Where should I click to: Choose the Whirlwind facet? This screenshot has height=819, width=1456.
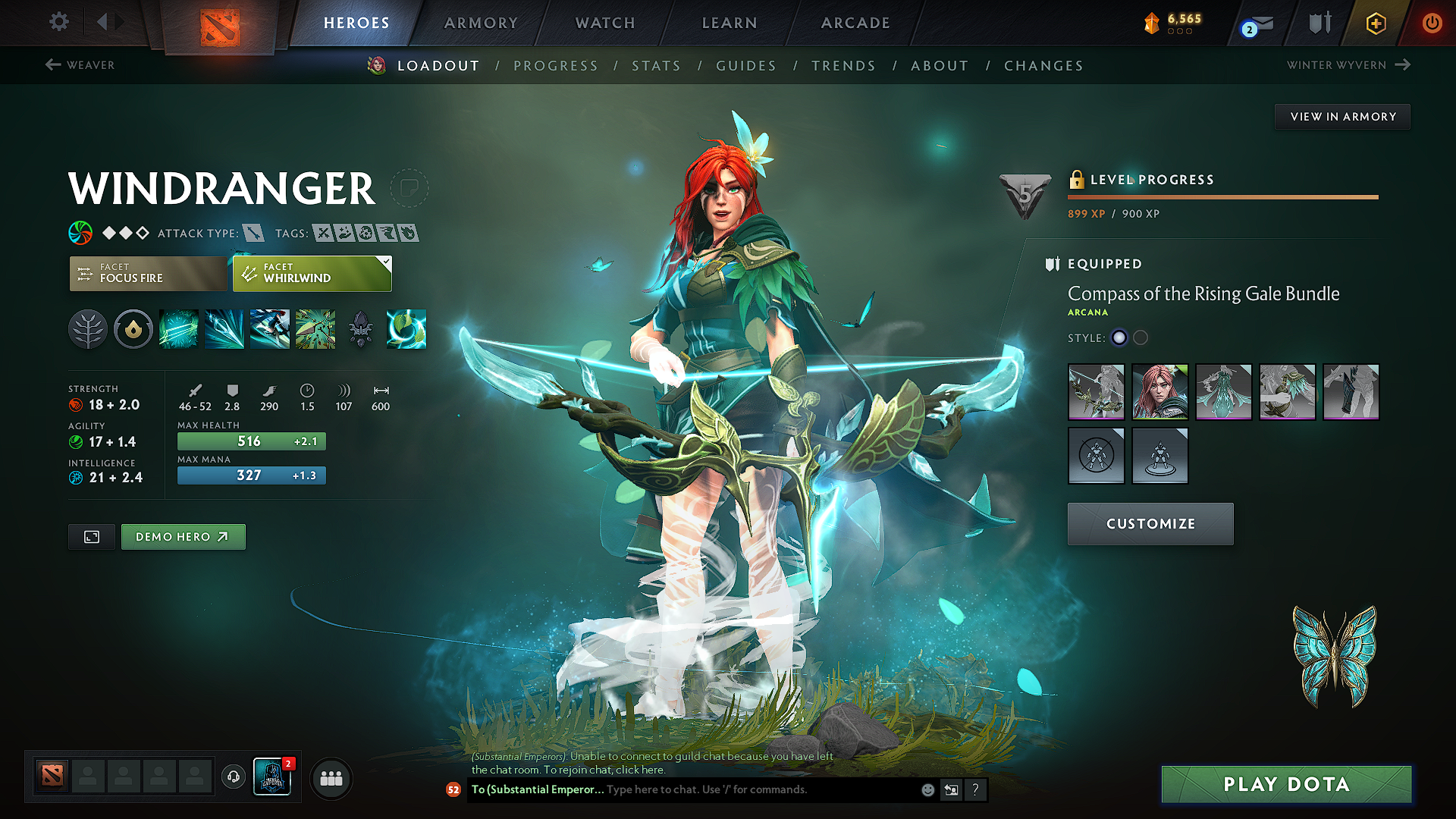click(312, 273)
